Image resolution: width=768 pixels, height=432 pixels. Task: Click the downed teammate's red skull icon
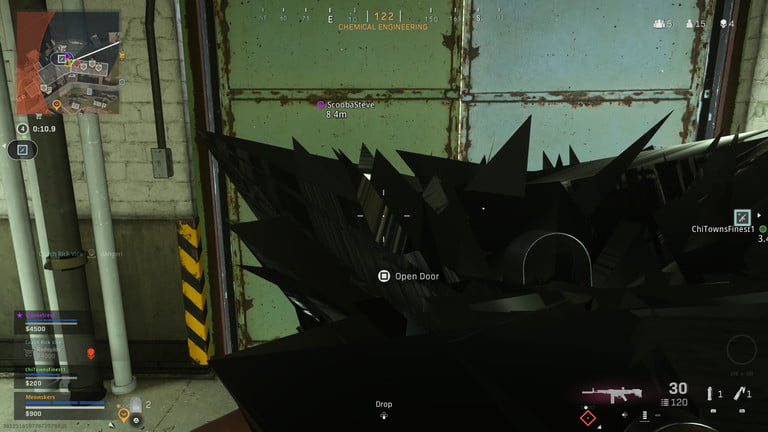(x=91, y=353)
